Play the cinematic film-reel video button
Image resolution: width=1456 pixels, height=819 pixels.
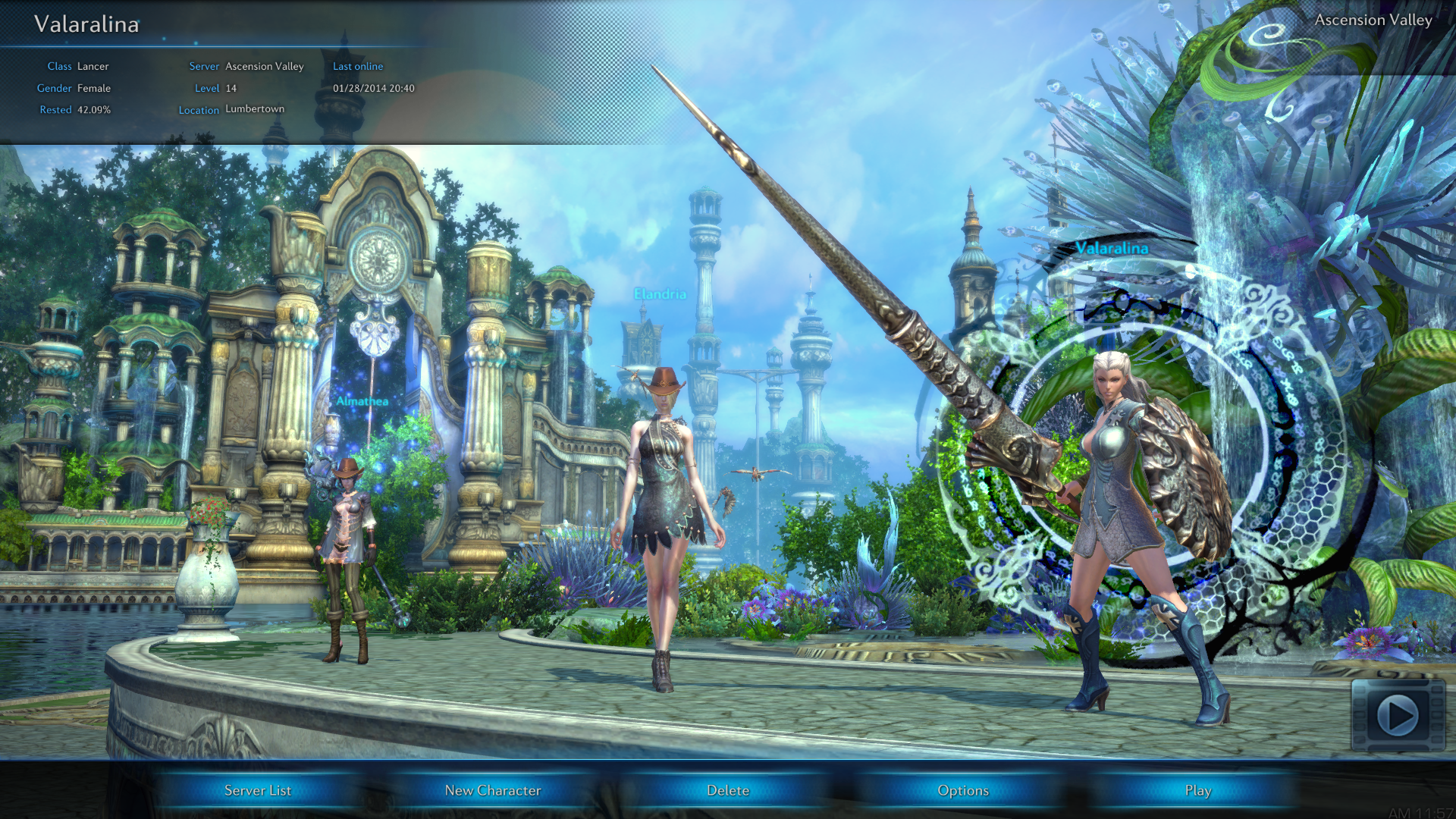(1398, 715)
